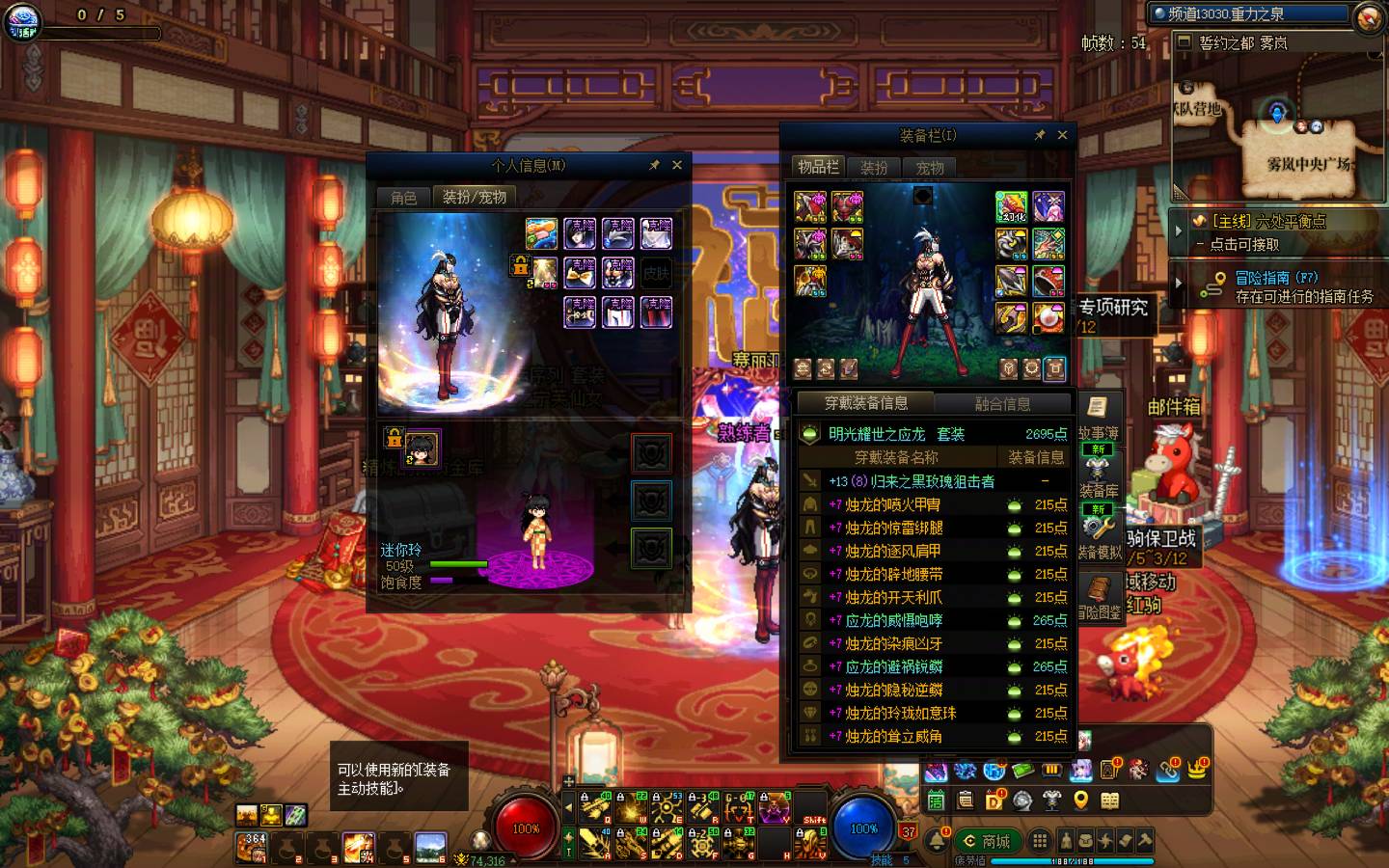Click the 幻化 weapon equipment slot
The height and width of the screenshot is (868, 1389).
click(1011, 206)
